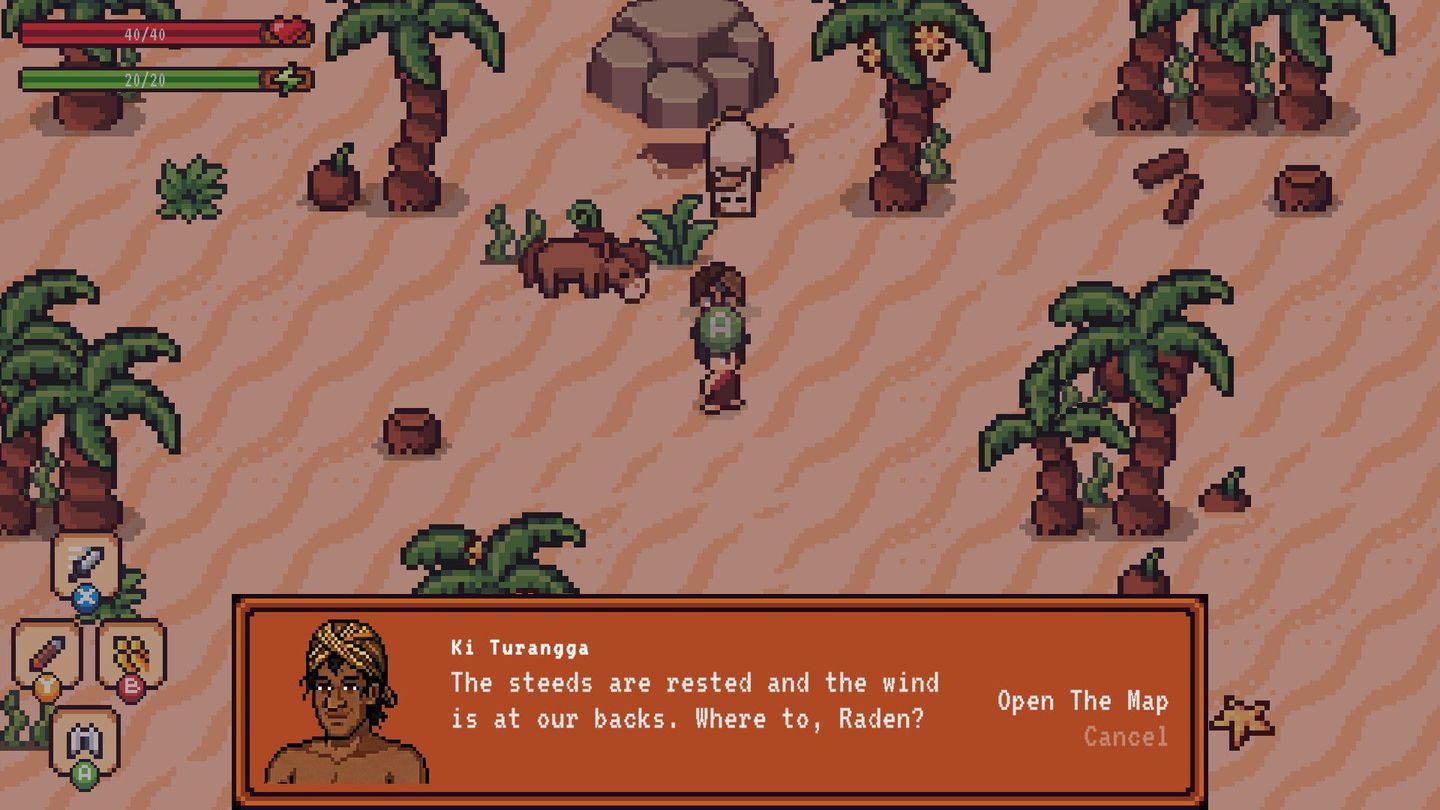The width and height of the screenshot is (1440, 810).
Task: Click the honeycomb item on the B button
Action: pos(131,653)
